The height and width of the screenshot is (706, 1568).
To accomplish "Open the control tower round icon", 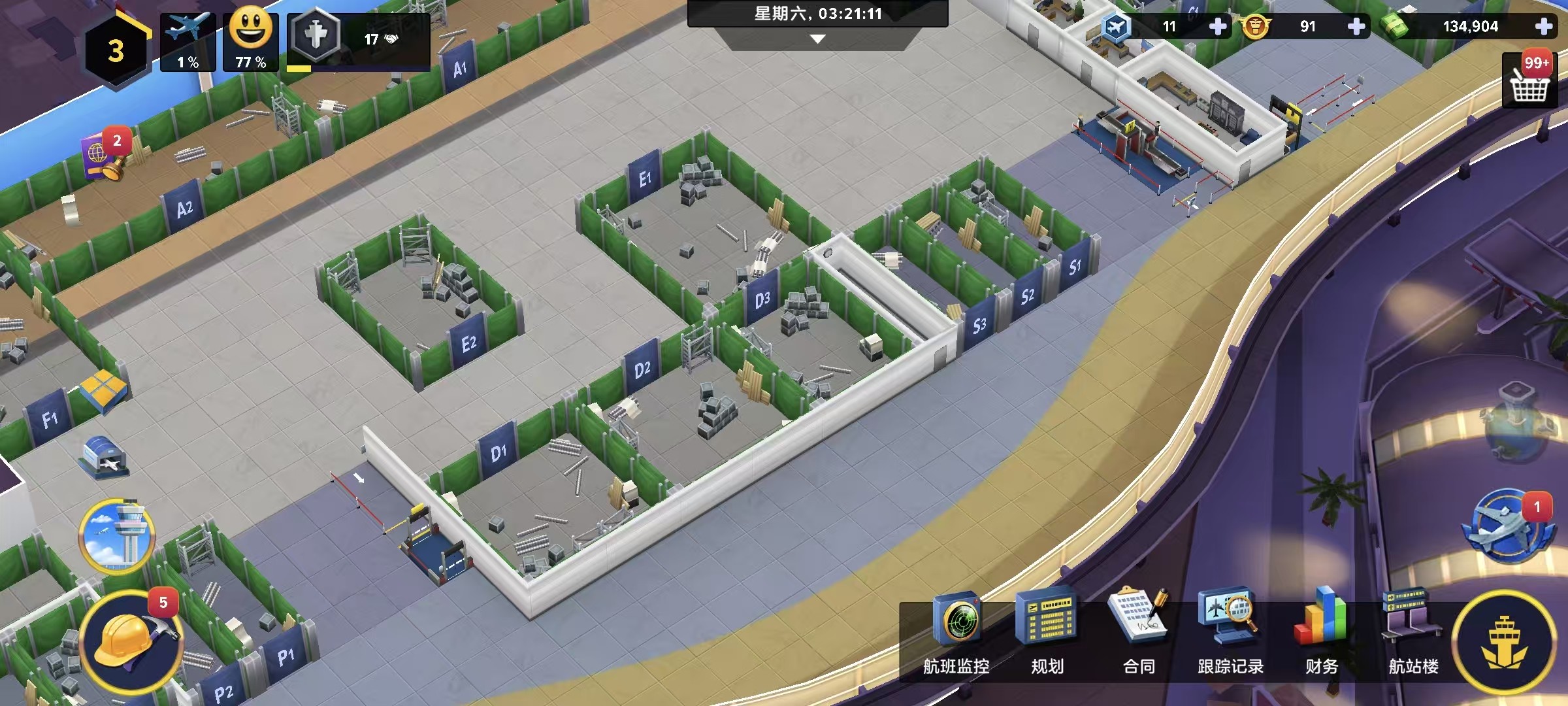I will point(117,536).
